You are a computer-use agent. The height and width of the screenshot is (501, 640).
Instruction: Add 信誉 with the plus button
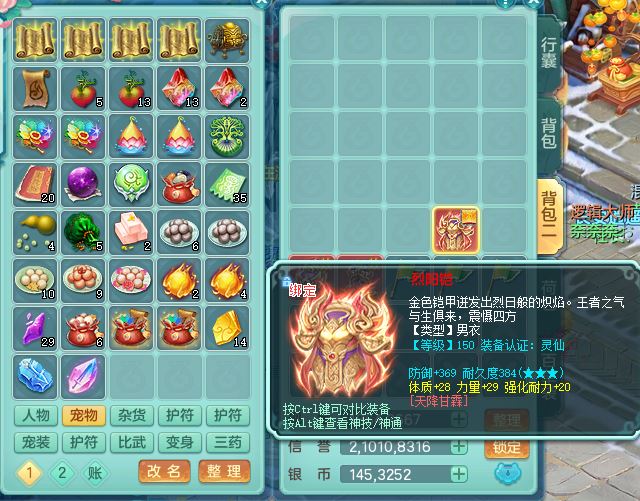click(458, 447)
